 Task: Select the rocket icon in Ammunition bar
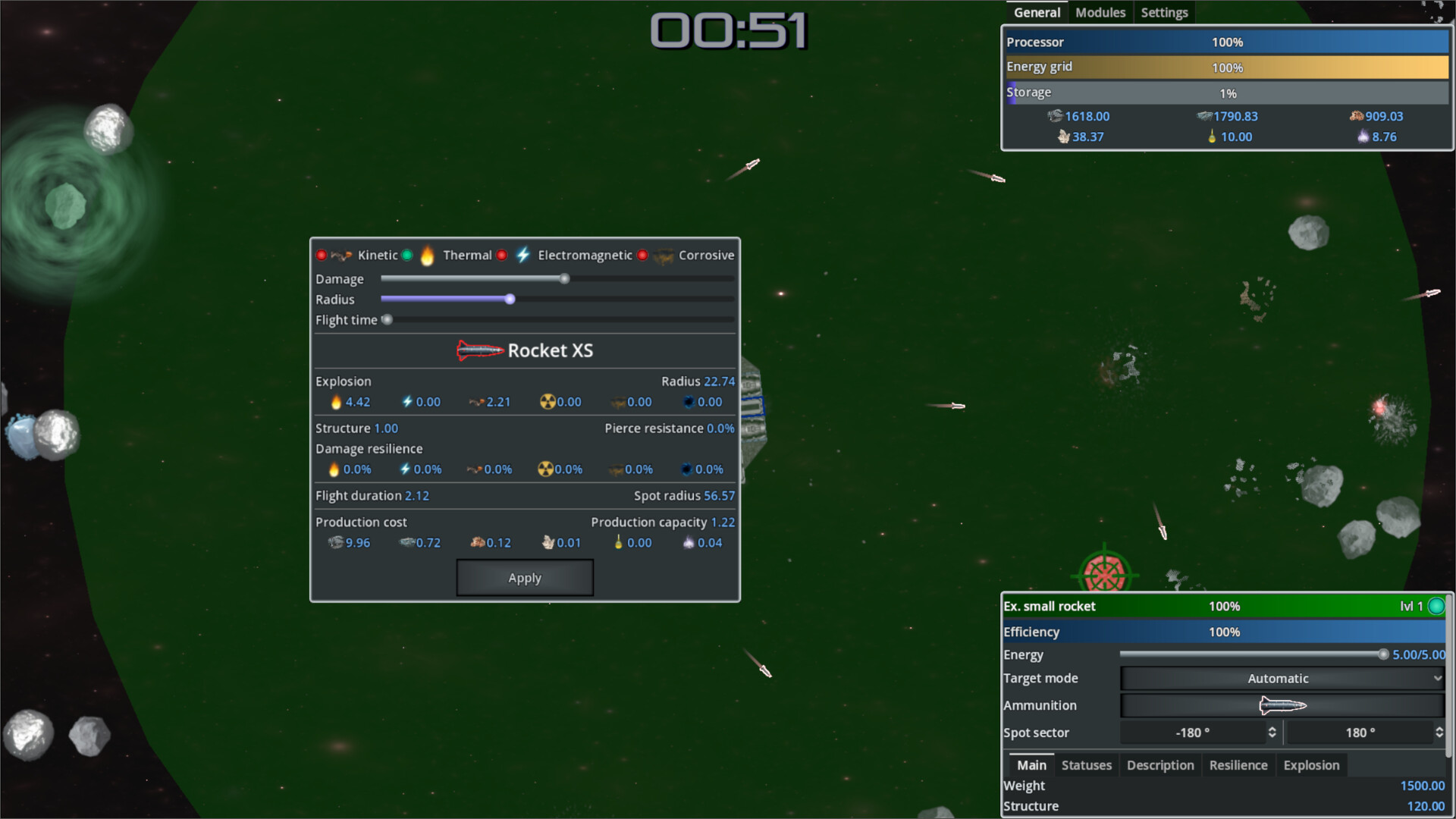click(1282, 705)
